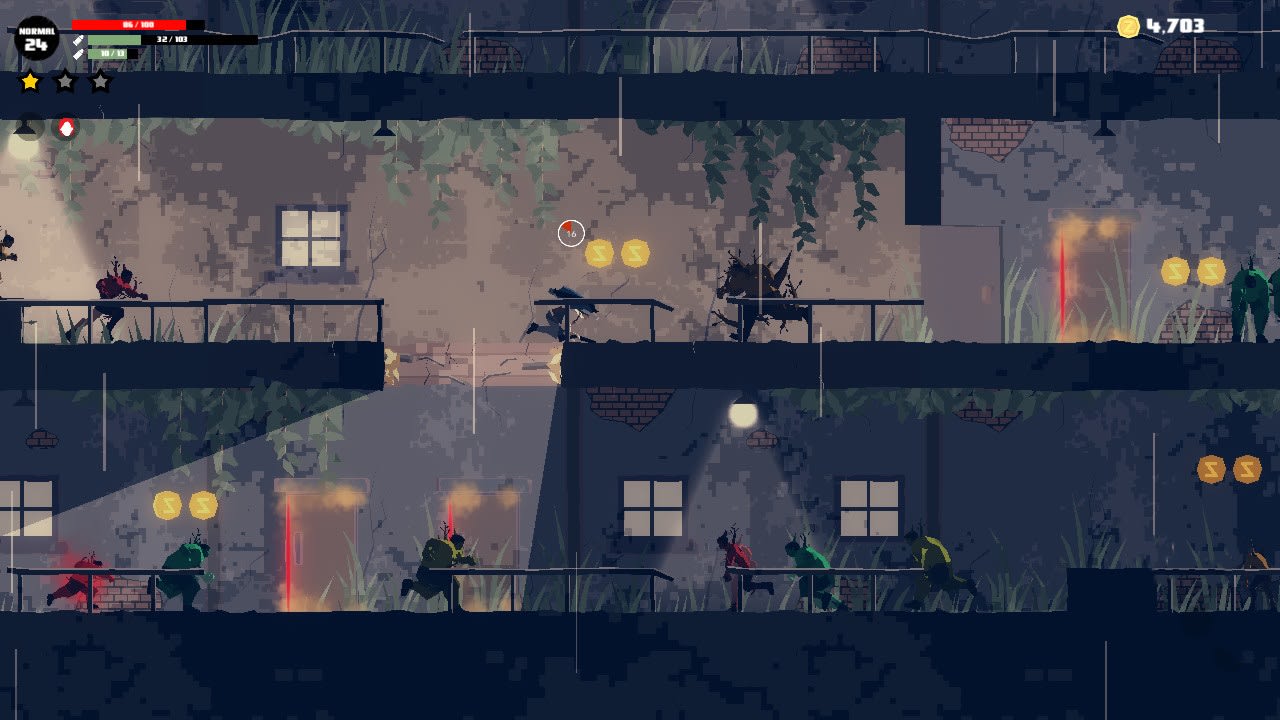
Task: Toggle the second empty star
Action: 65,81
